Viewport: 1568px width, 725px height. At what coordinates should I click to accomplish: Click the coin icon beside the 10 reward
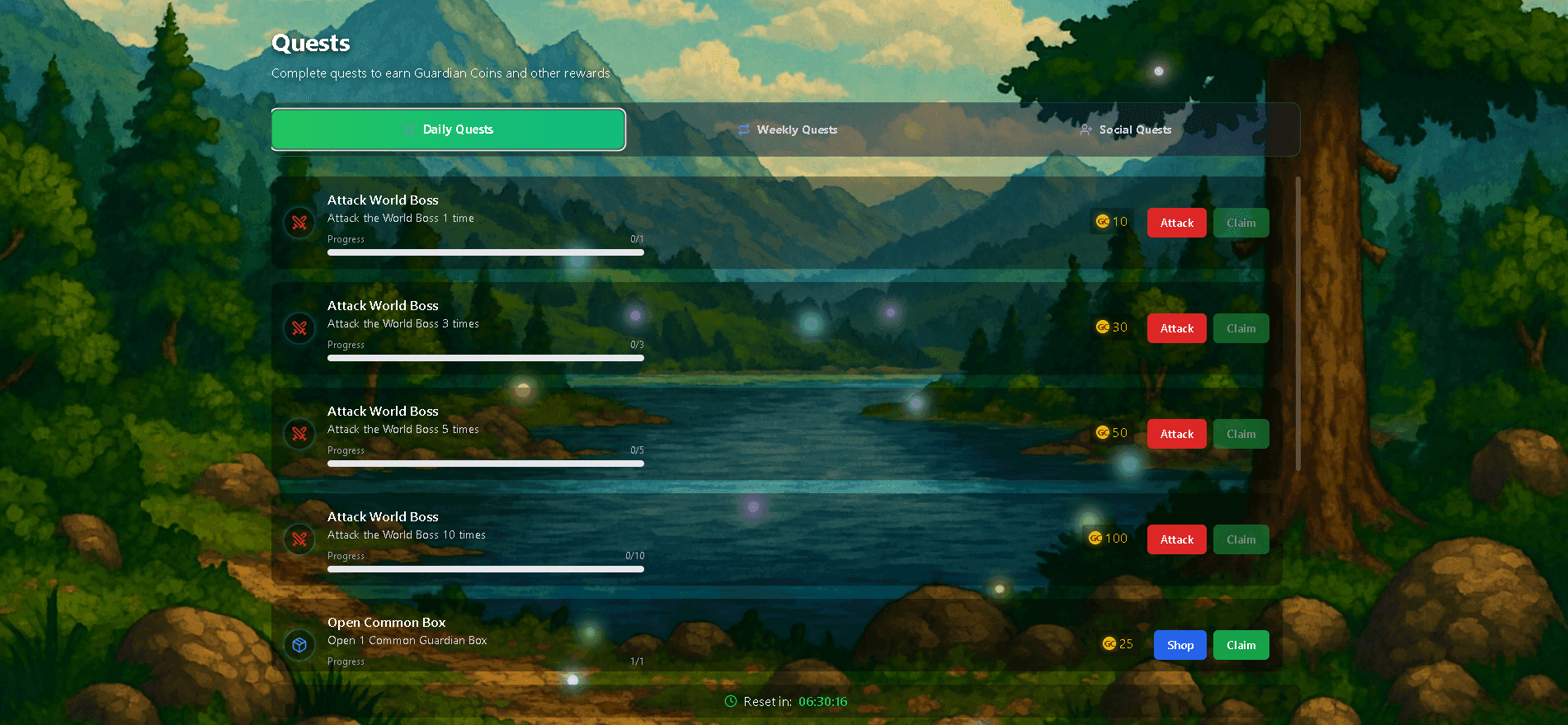[x=1102, y=221]
